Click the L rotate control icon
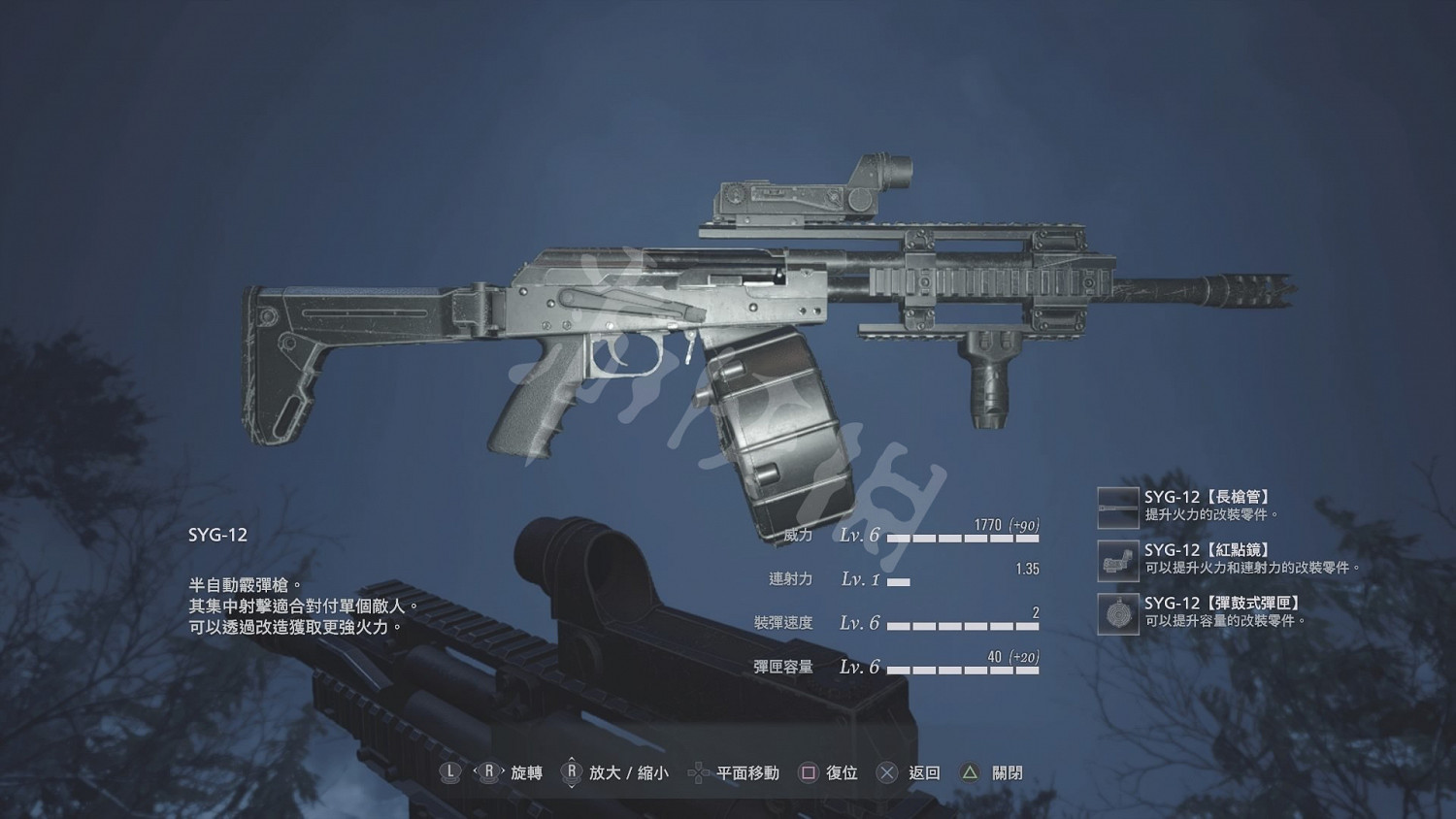 pyautogui.click(x=449, y=773)
